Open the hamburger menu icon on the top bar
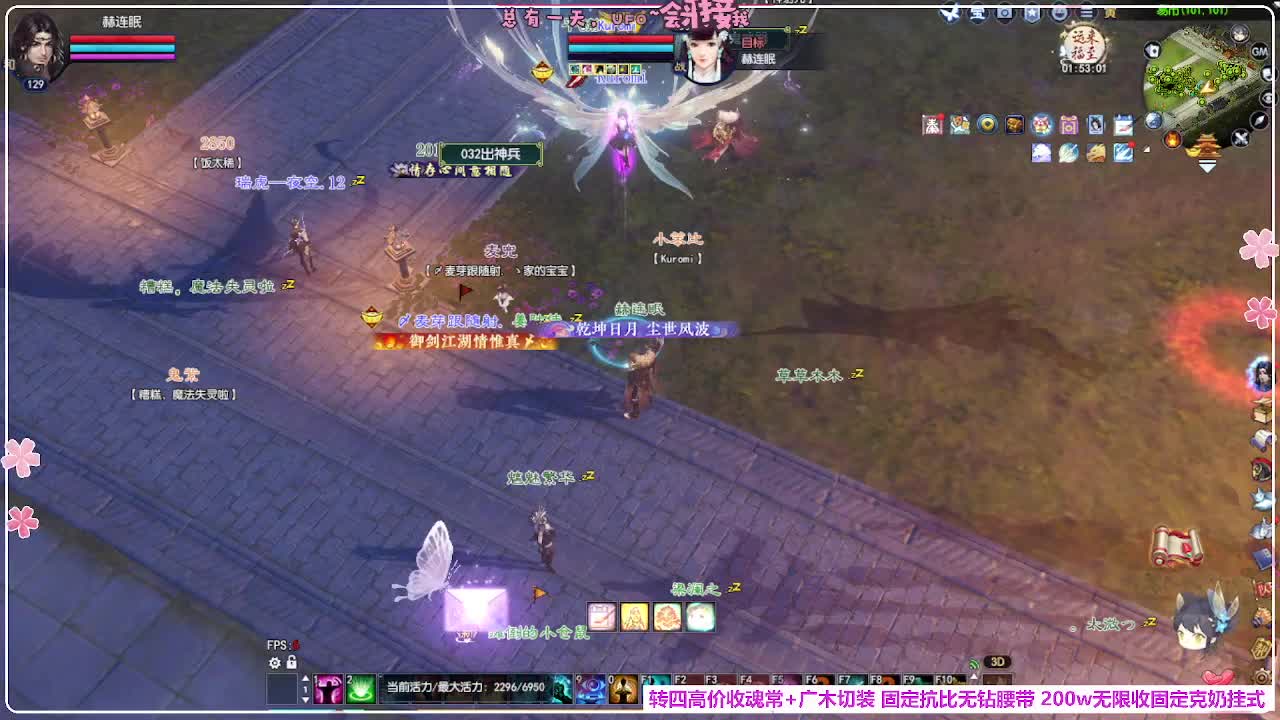The image size is (1280, 720). click(1086, 12)
